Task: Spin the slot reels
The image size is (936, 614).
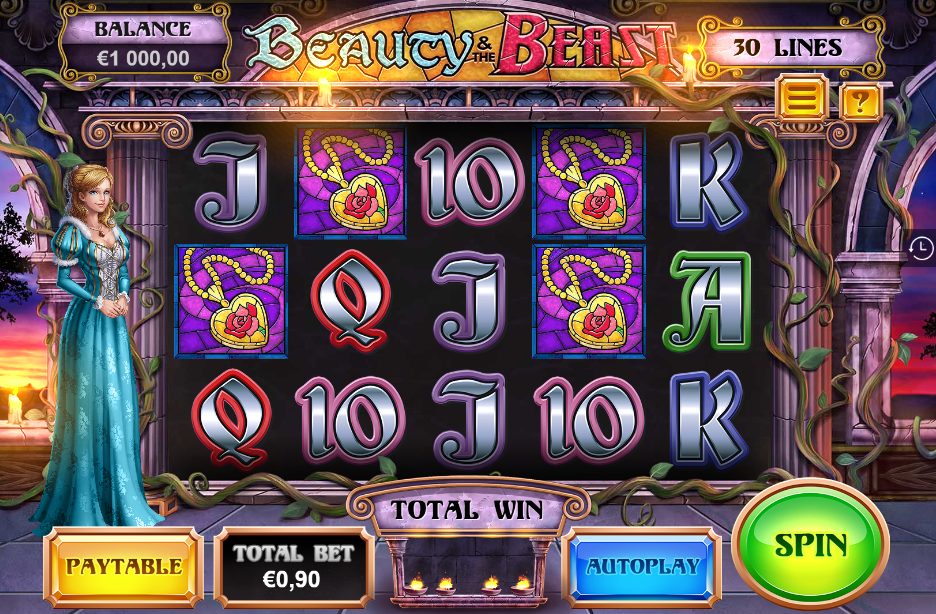Action: [810, 545]
